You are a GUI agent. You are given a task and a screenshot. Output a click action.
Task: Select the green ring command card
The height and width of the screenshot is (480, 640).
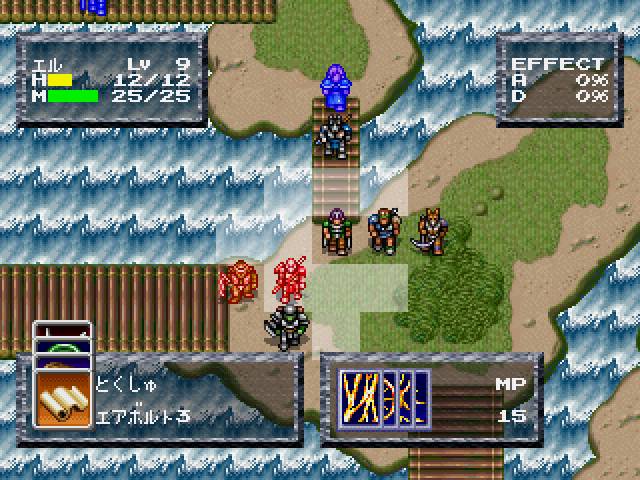pyautogui.click(x=62, y=348)
